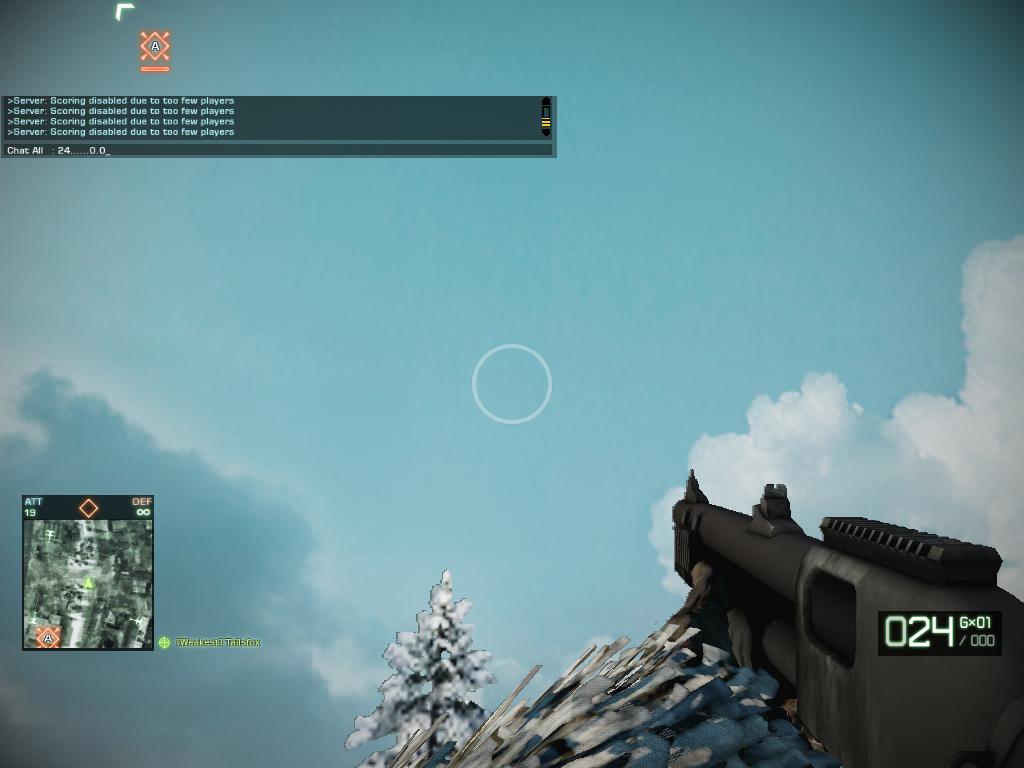1024x768 pixels.
Task: Select squad member Tailsfox in the squad list
Action: tap(217, 642)
